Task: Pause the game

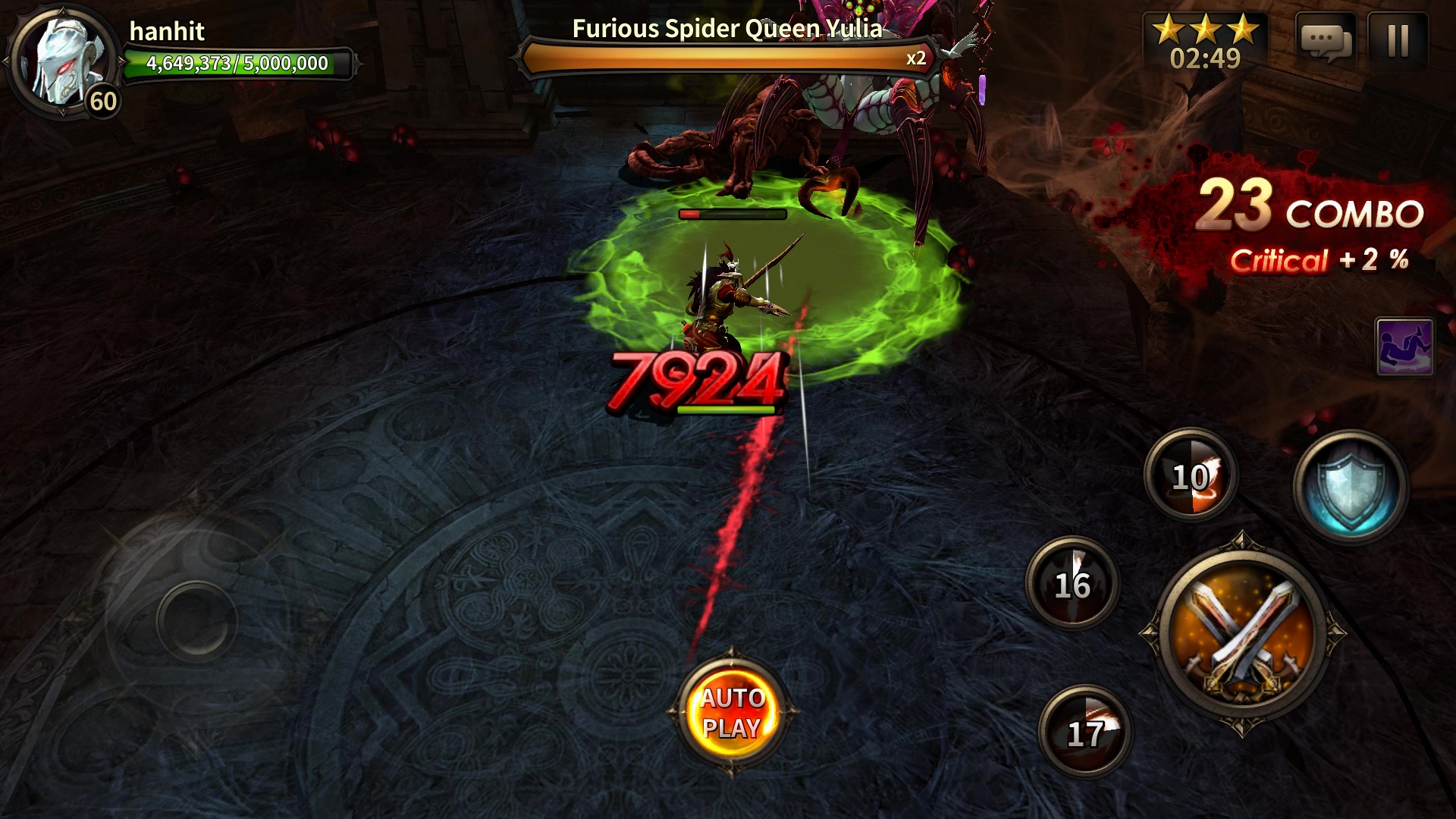Action: click(1398, 41)
